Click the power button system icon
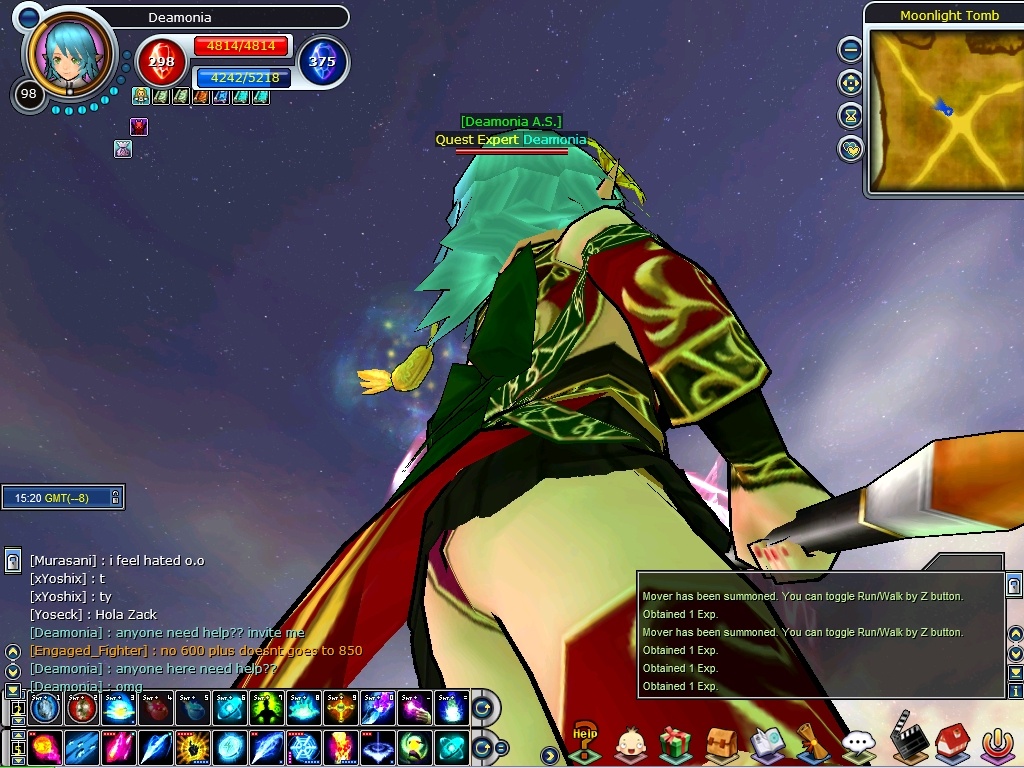 coord(997,744)
